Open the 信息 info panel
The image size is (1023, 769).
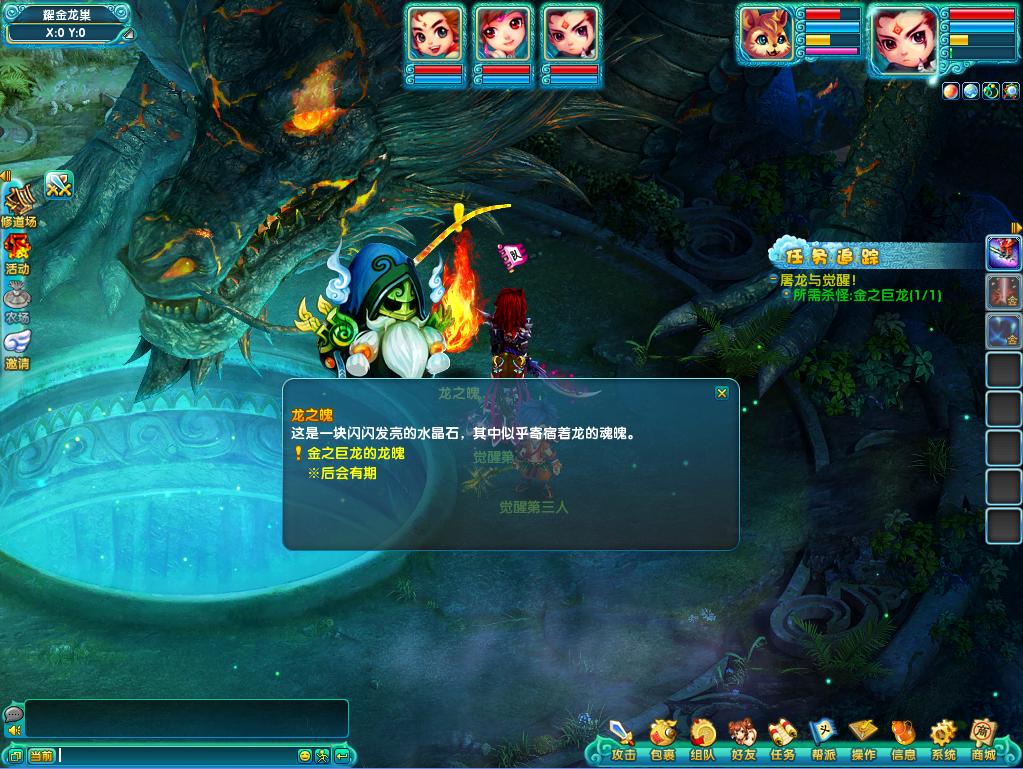902,741
